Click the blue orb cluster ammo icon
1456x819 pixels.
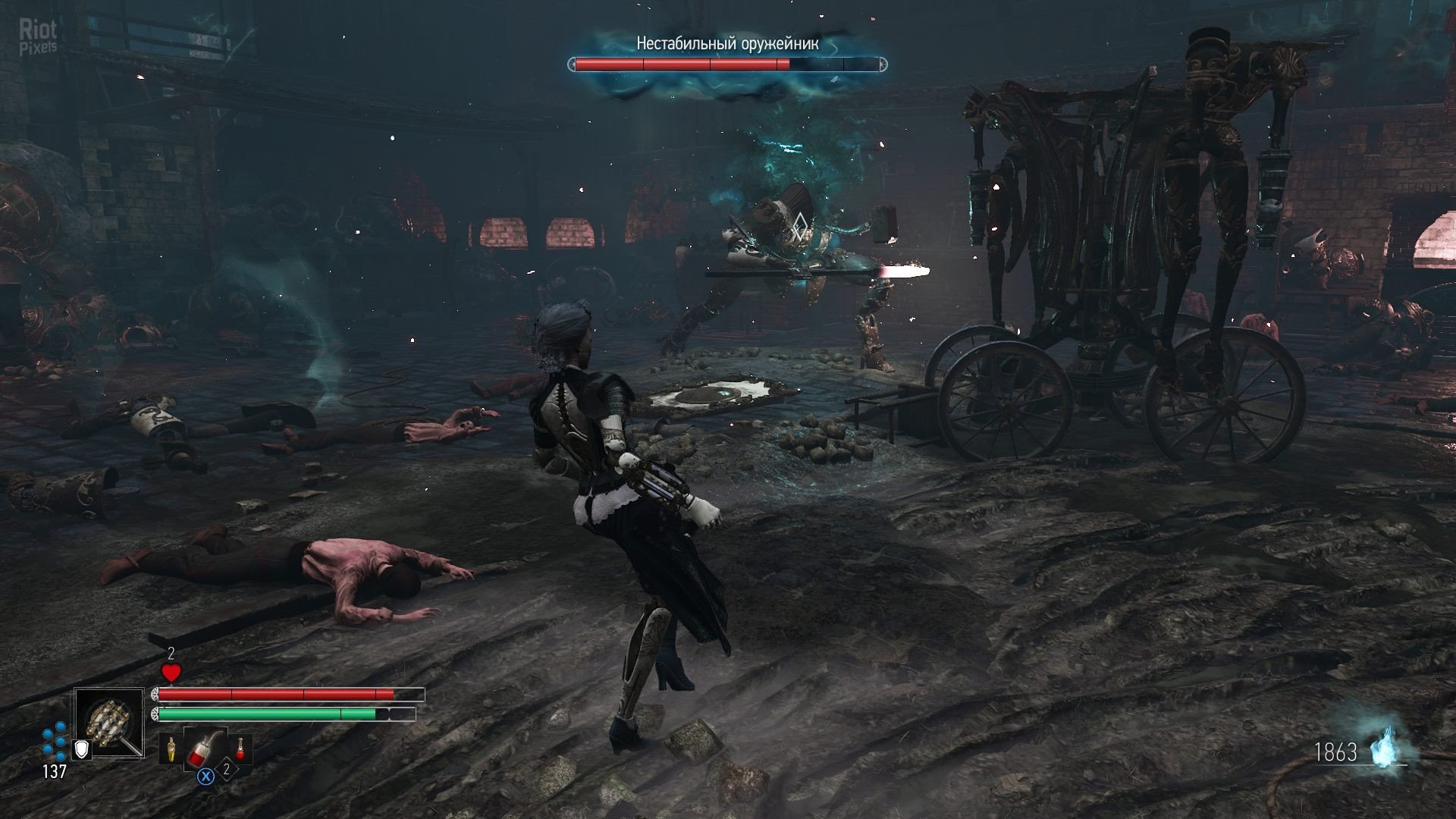coord(55,742)
